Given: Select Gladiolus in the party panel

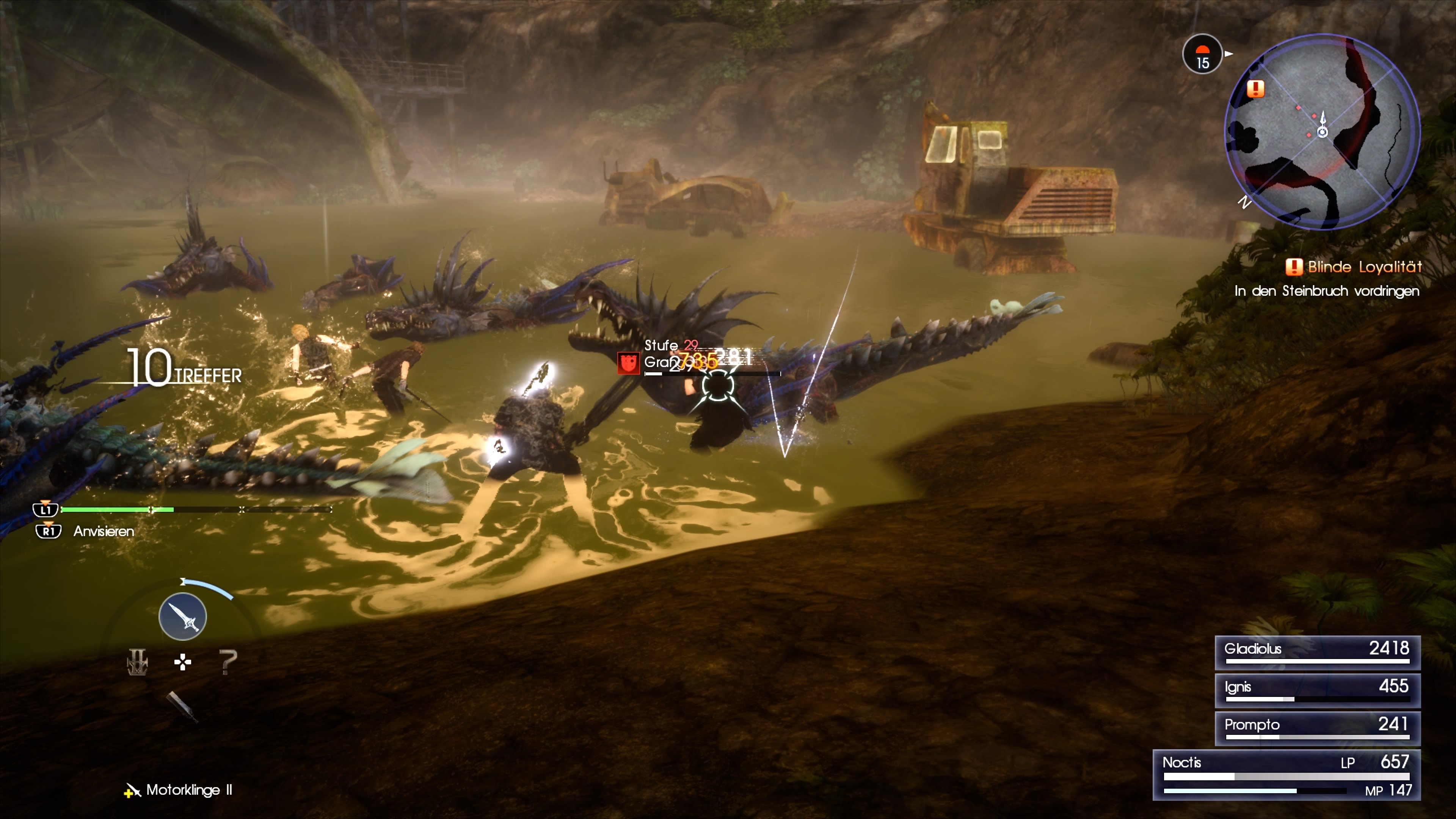Looking at the screenshot, I should [x=1317, y=652].
